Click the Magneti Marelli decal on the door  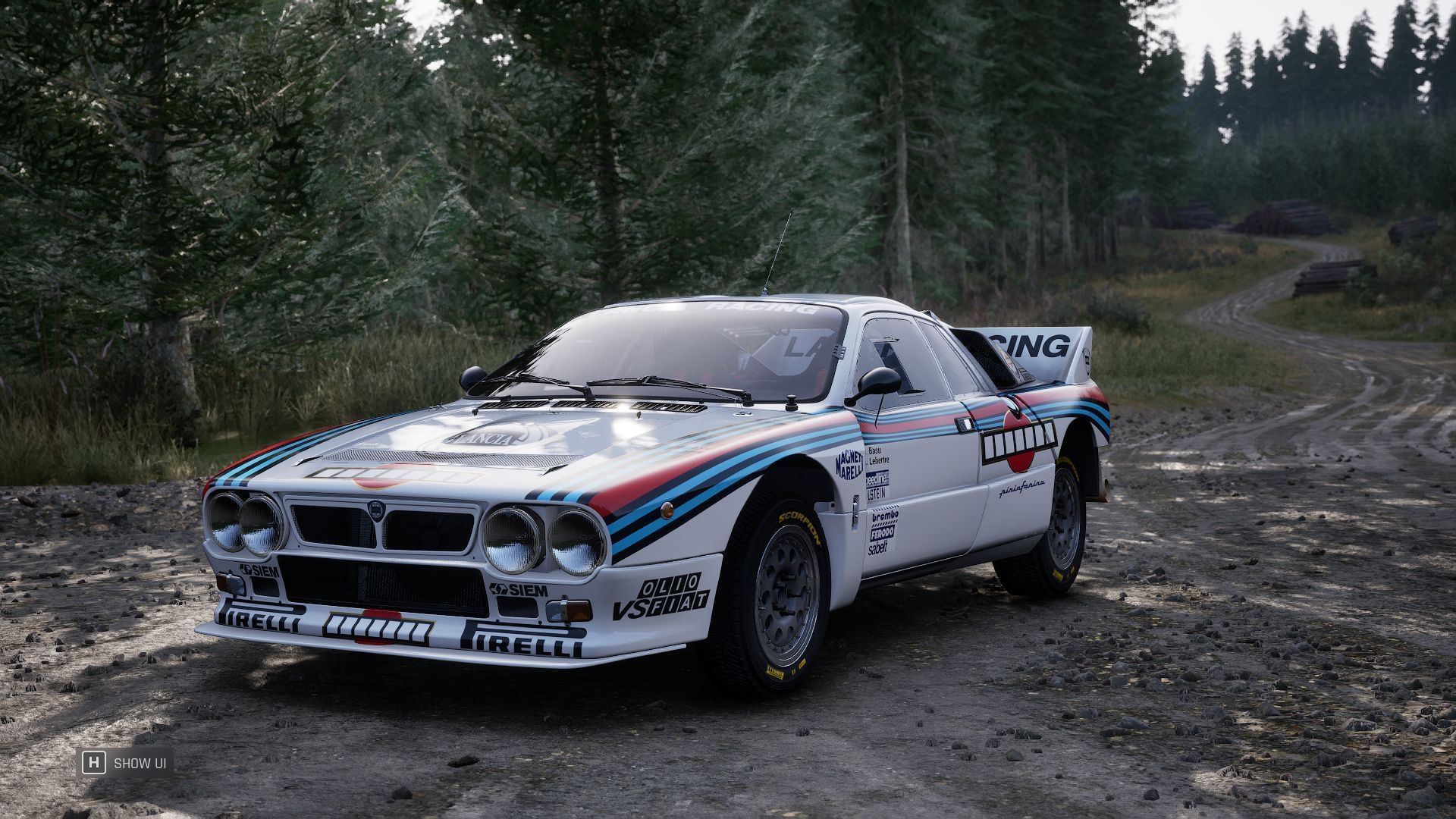(849, 464)
